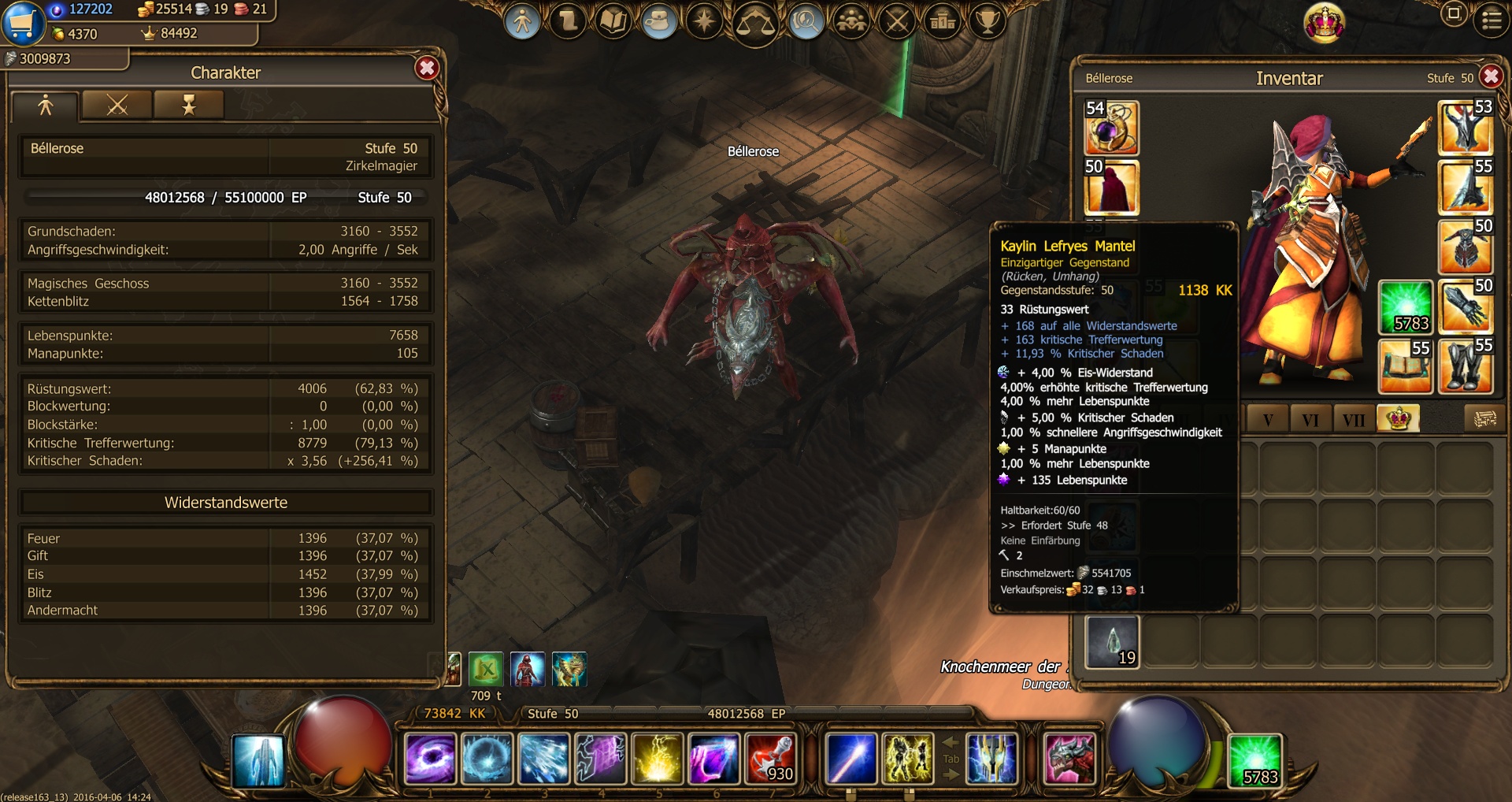Viewport: 1512px width, 802px height.
Task: Select the equipped boots slot
Action: pos(1465,366)
